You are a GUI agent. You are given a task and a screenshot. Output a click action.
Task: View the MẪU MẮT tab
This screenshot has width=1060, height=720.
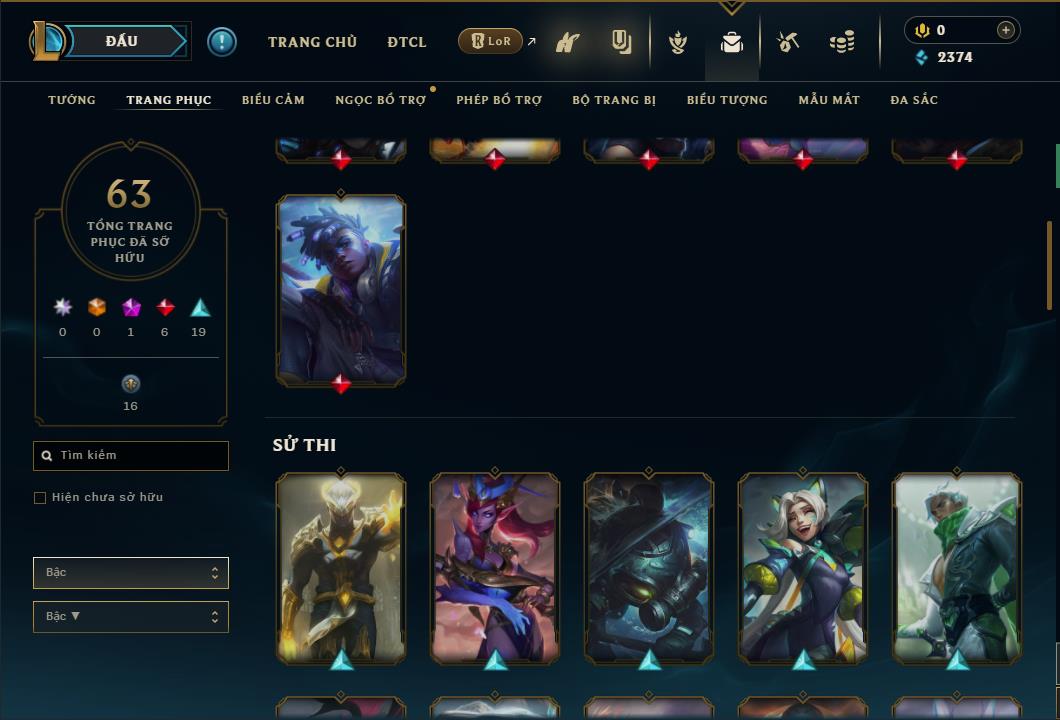[829, 100]
